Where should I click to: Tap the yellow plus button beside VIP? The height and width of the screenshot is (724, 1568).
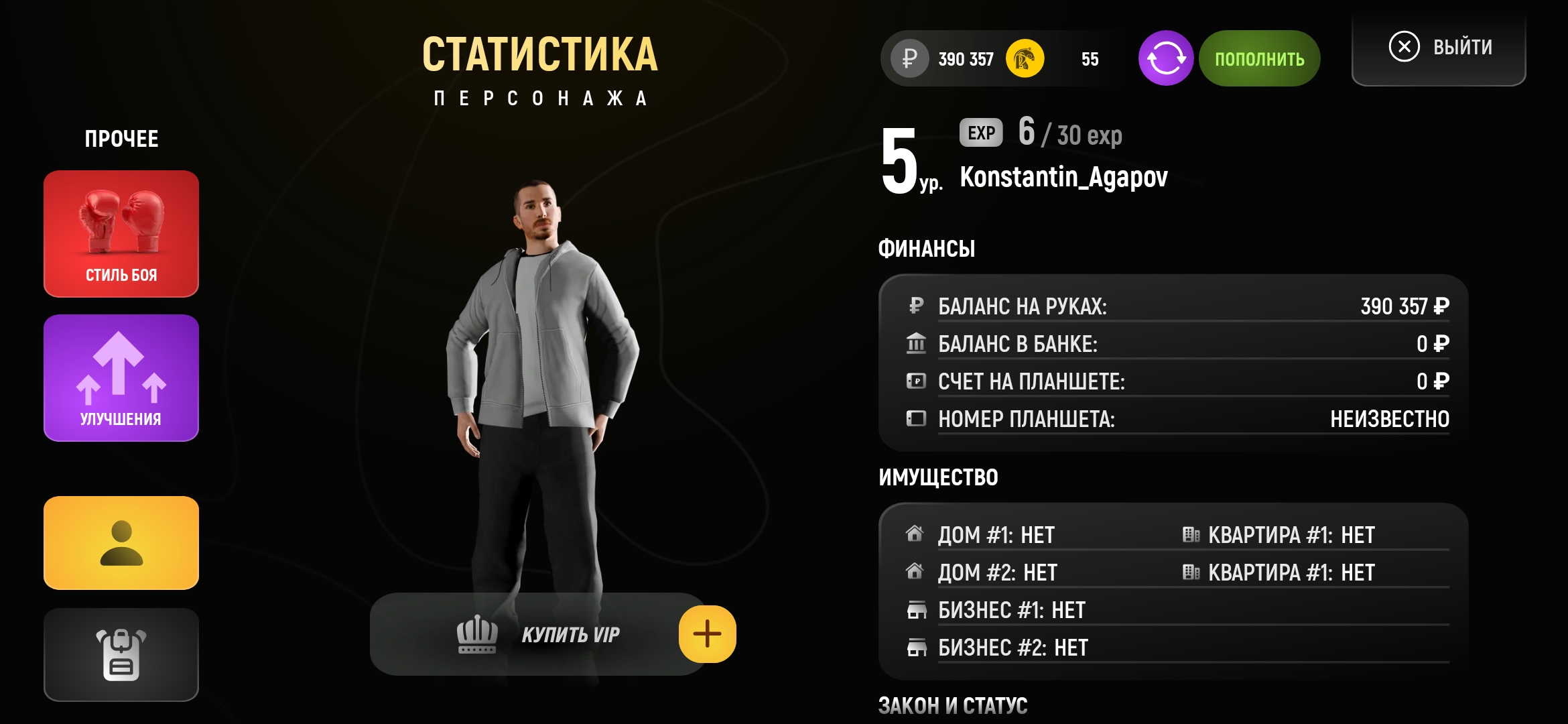707,634
